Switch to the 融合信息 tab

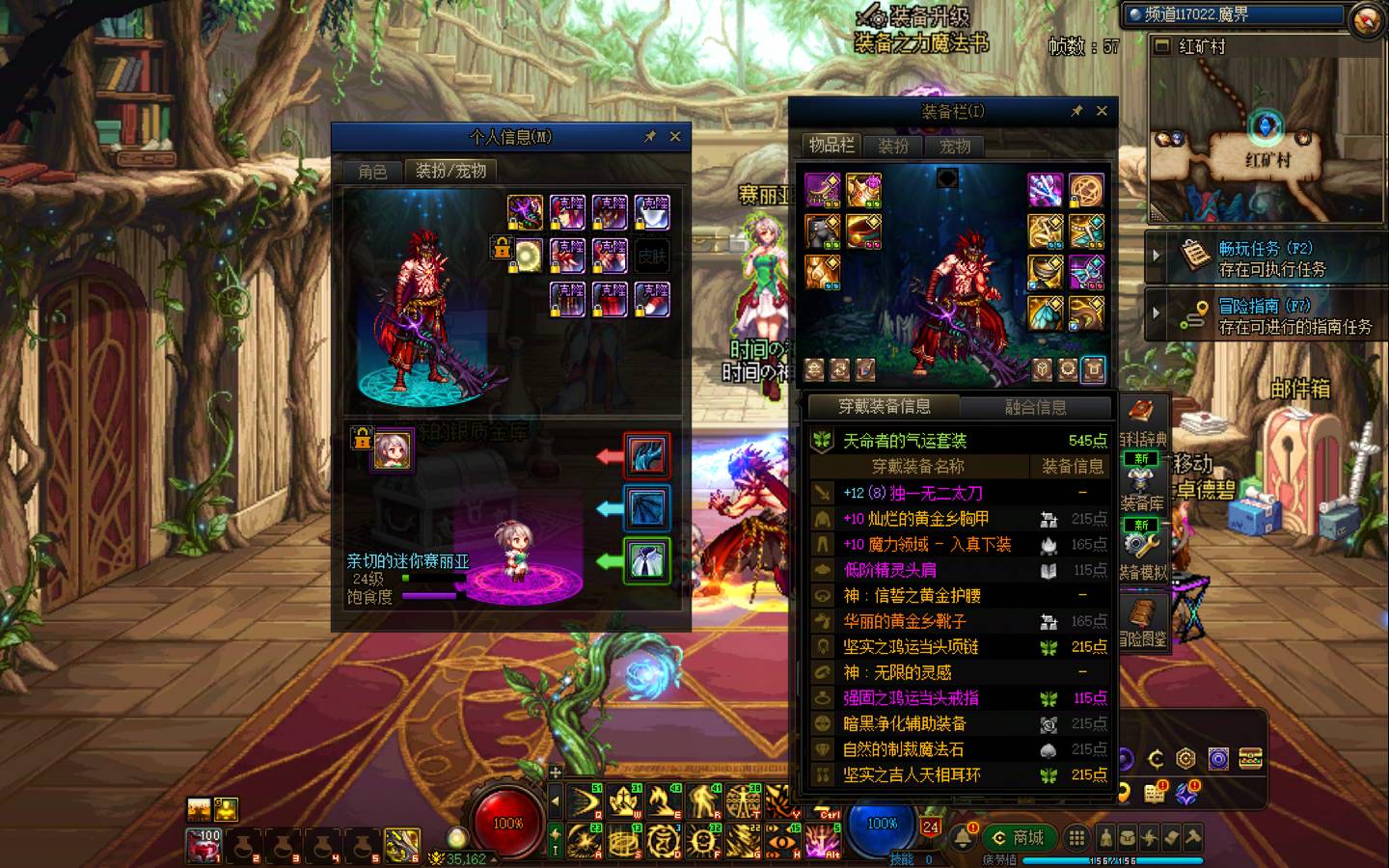pyautogui.click(x=1036, y=407)
